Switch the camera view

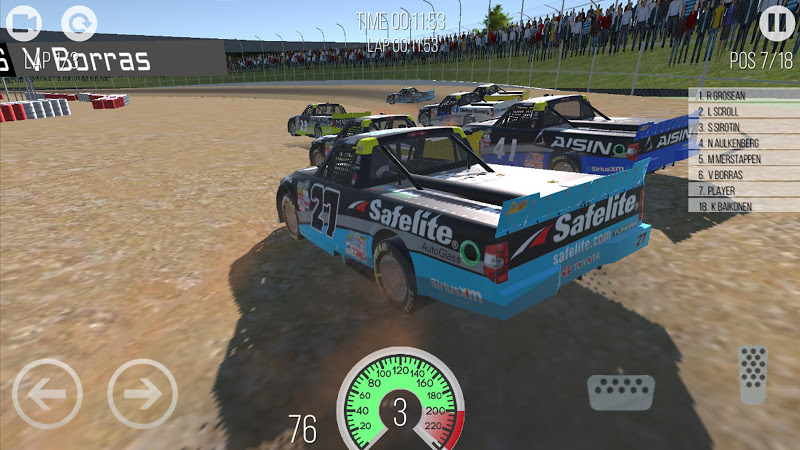[25, 22]
